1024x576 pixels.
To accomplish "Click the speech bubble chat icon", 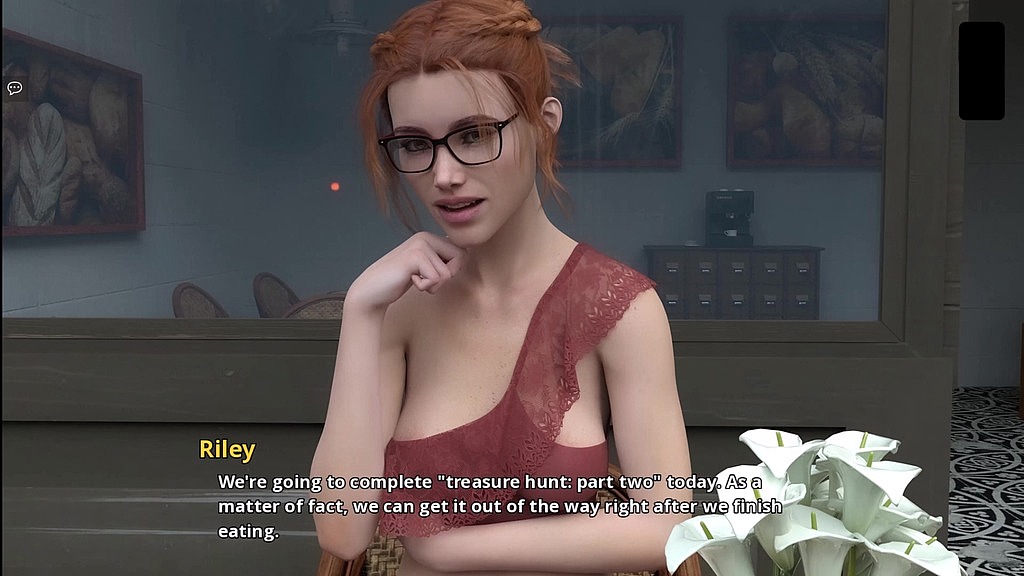I will click(x=15, y=88).
